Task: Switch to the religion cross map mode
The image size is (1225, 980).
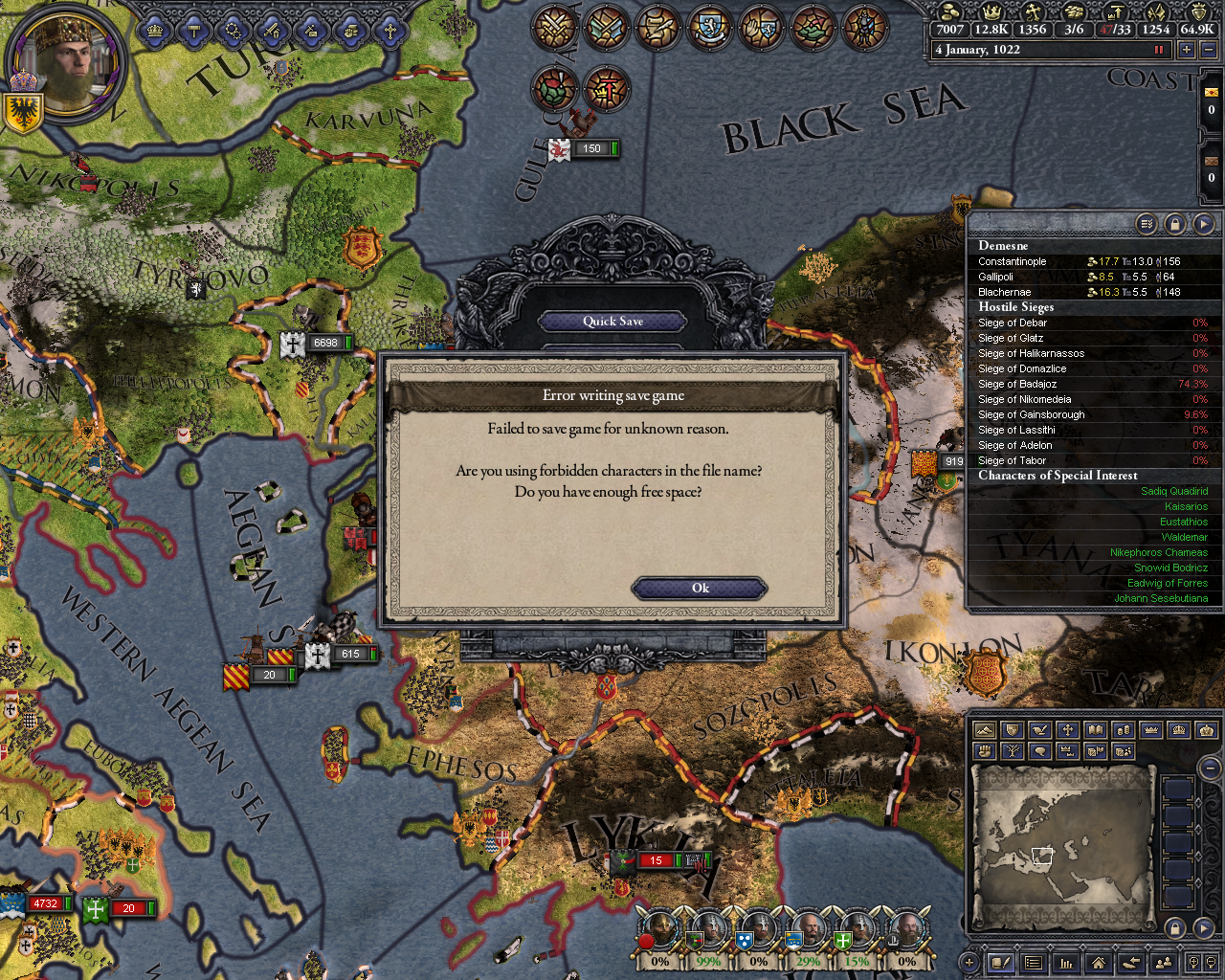Action: click(x=1067, y=730)
